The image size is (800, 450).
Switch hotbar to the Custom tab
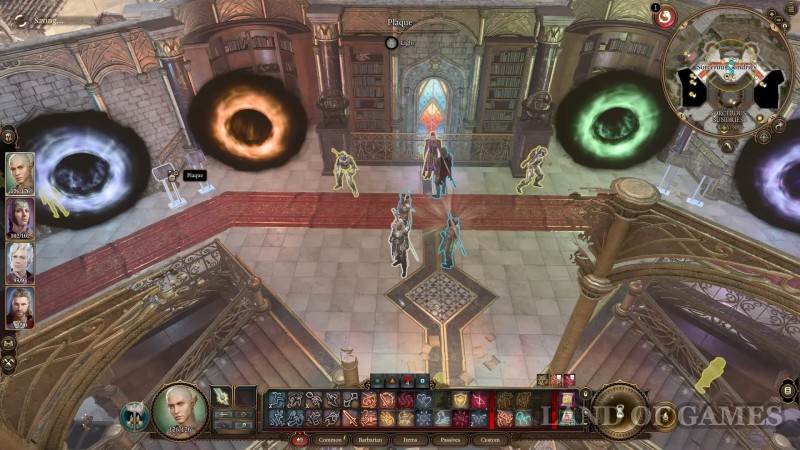[490, 438]
